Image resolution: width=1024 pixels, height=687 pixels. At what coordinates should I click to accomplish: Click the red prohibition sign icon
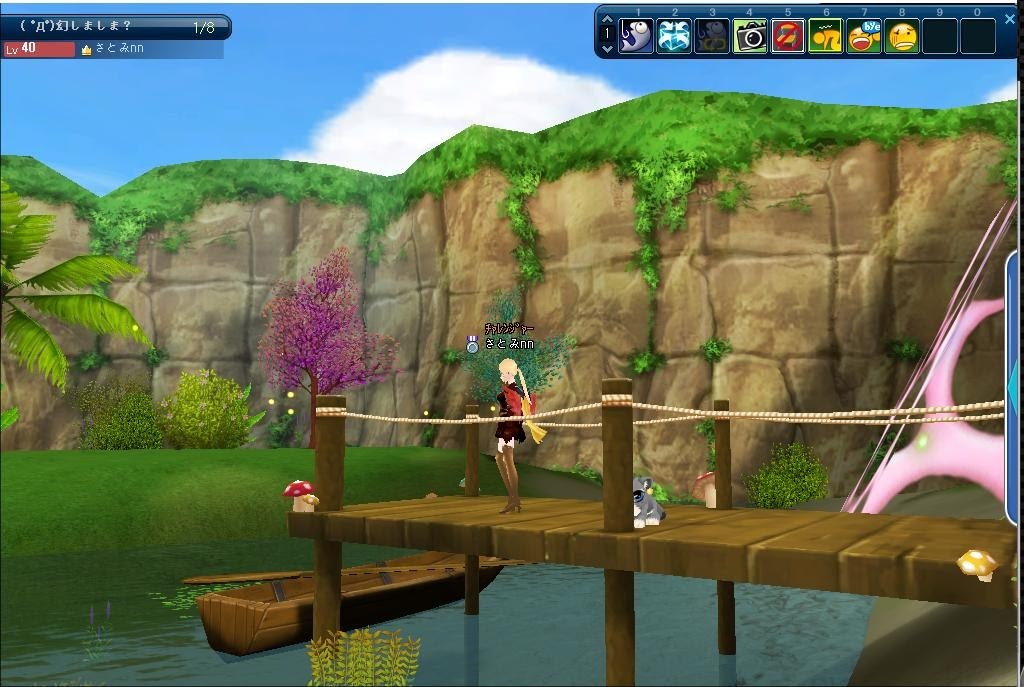(x=788, y=36)
